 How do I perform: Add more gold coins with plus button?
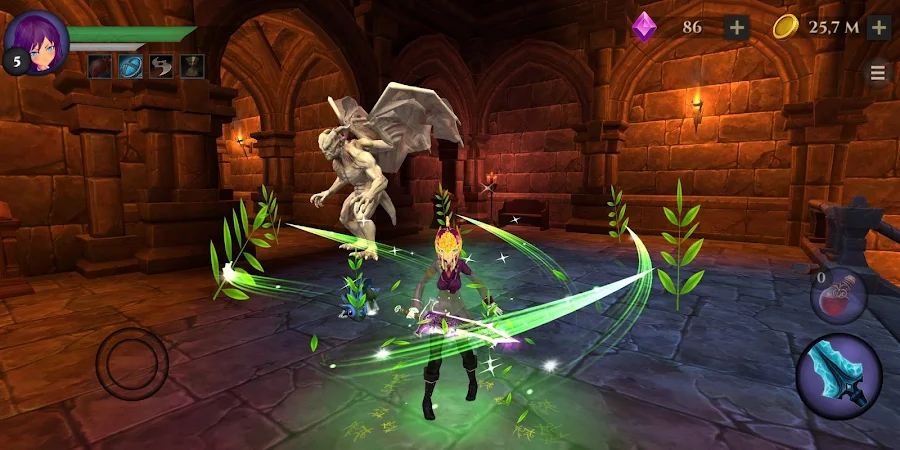coord(879,27)
